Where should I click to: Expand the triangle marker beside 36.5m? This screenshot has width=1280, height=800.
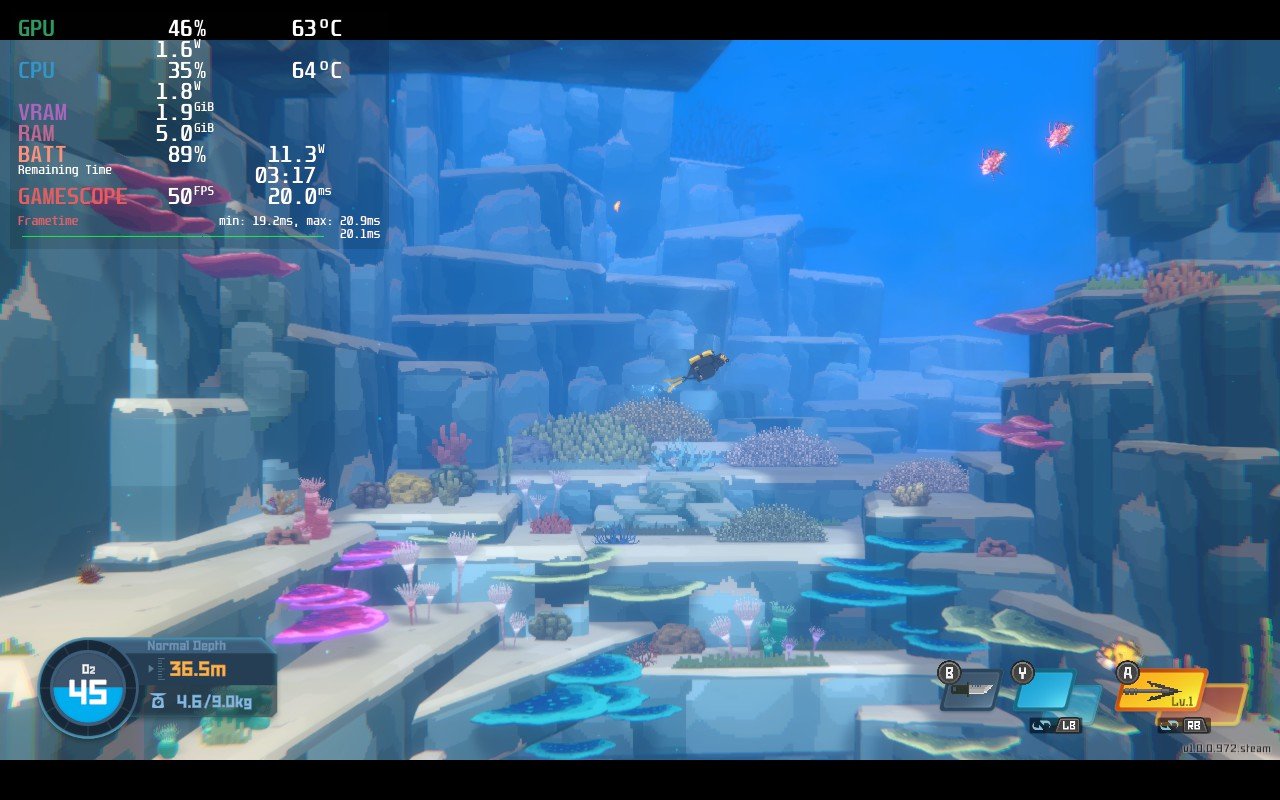coord(150,668)
